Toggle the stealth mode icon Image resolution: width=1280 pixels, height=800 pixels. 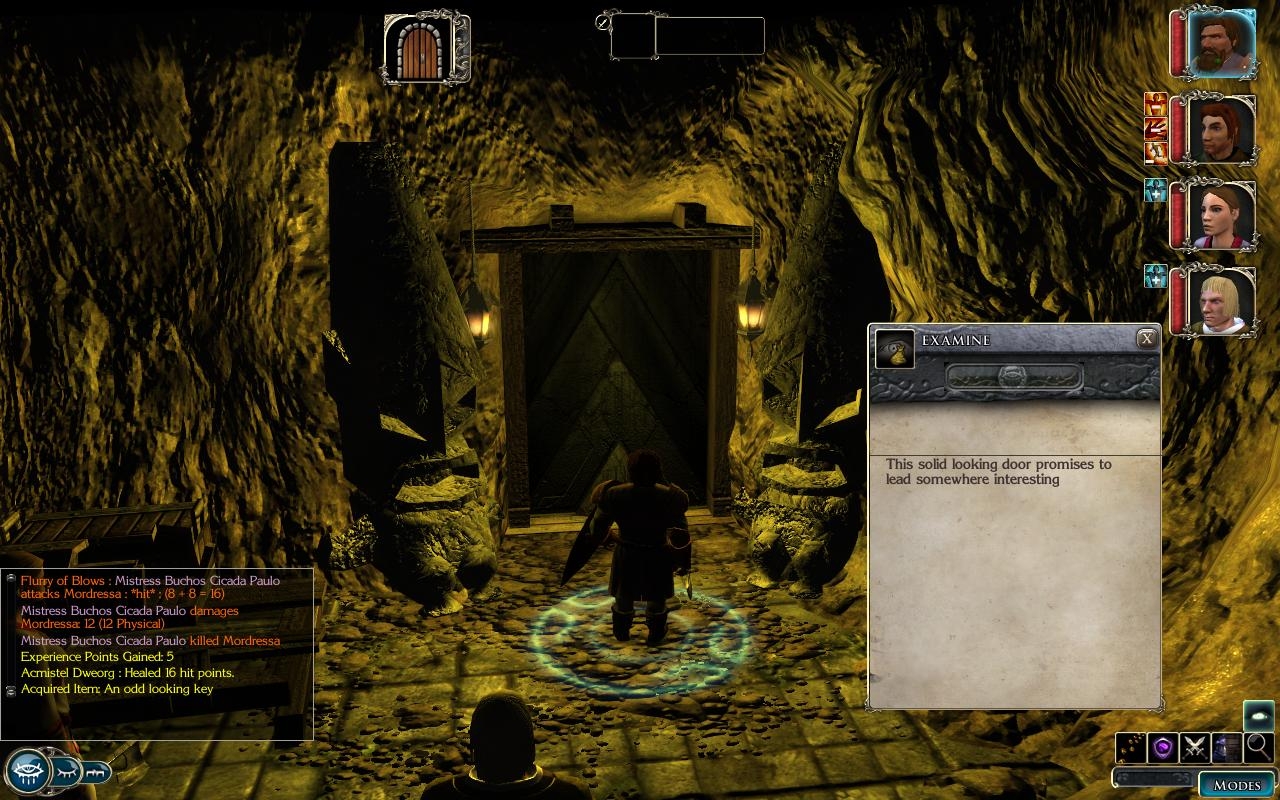click(1227, 747)
